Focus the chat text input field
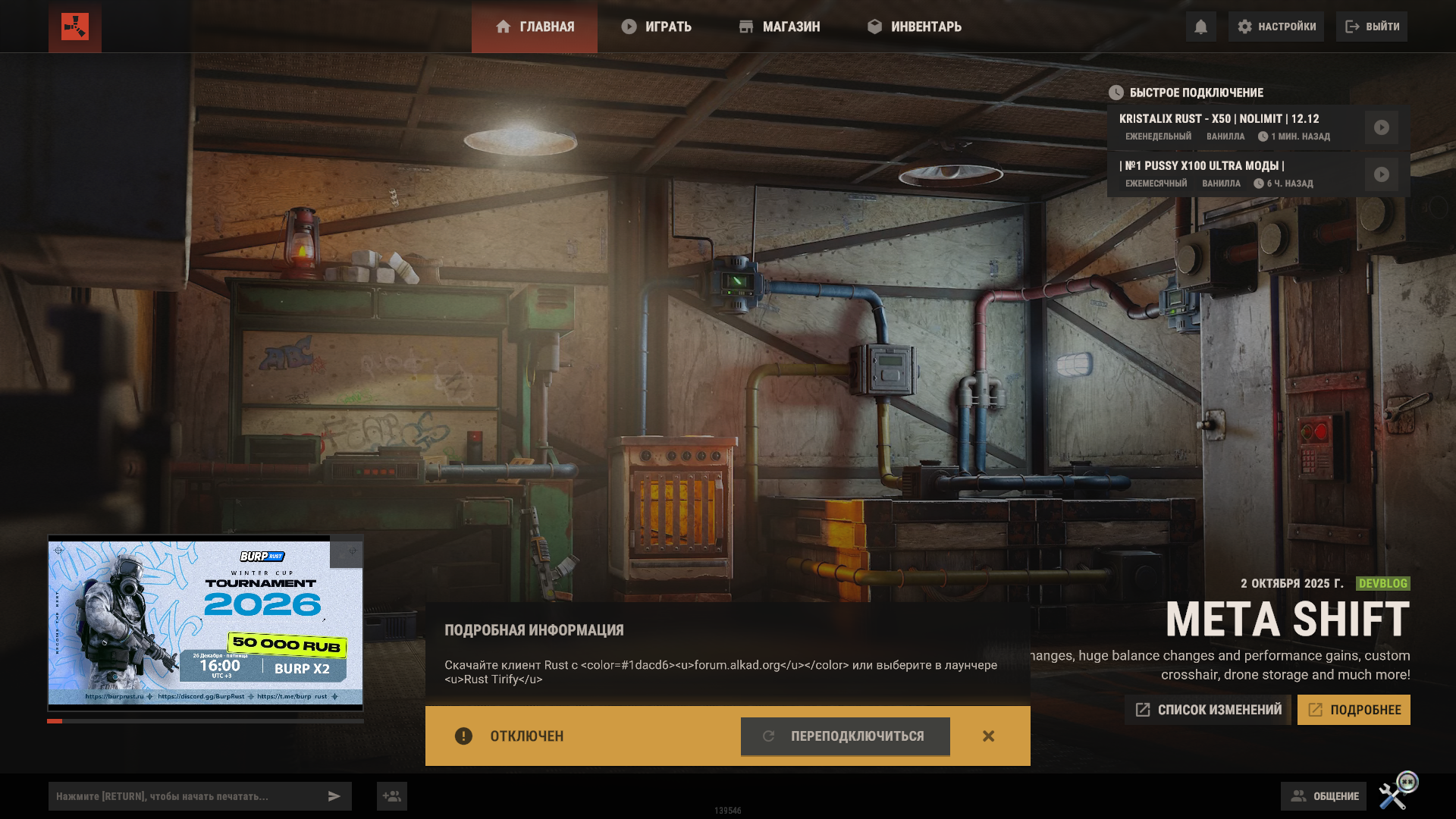Image resolution: width=1456 pixels, height=819 pixels. (186, 796)
